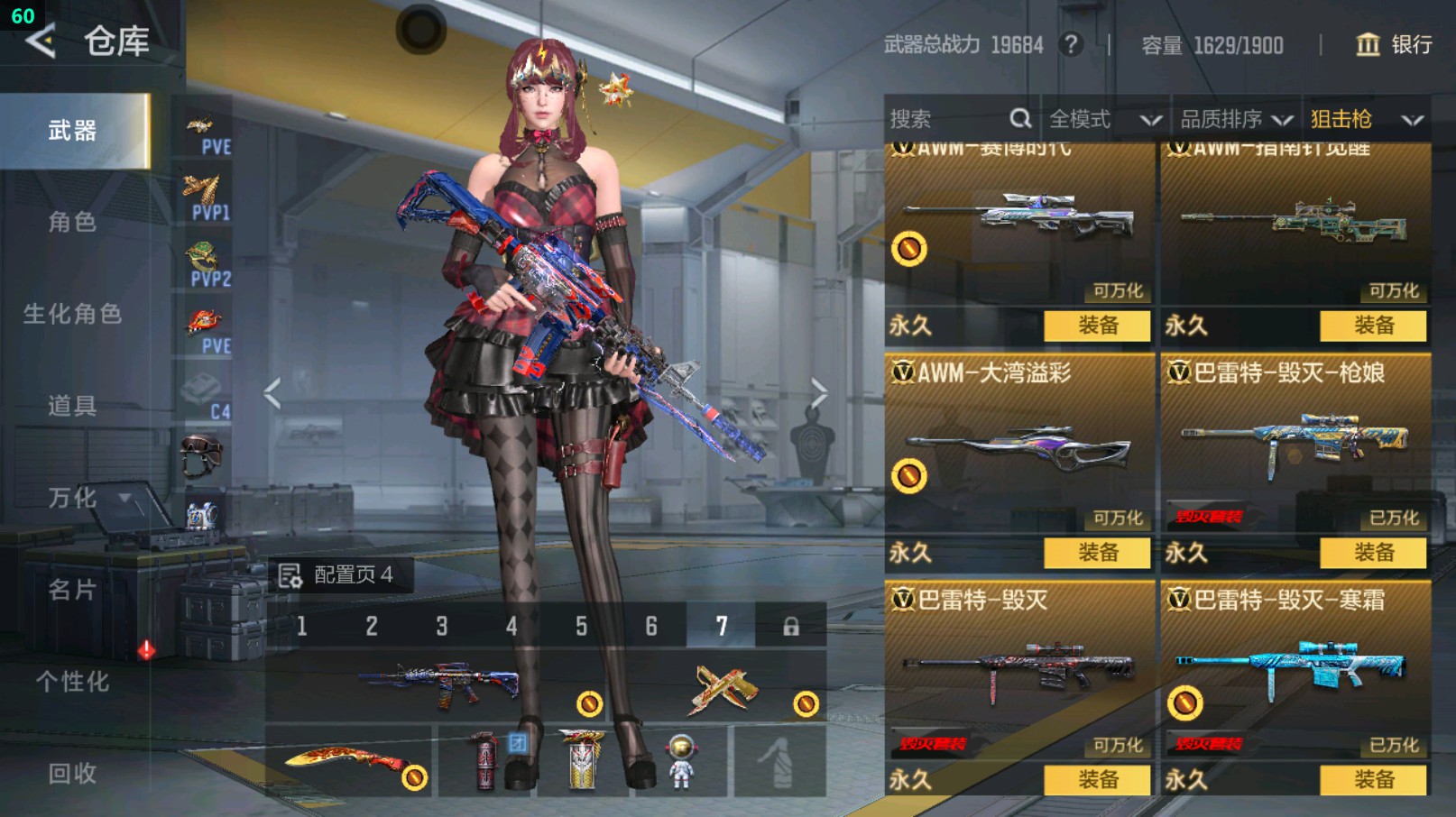The width and height of the screenshot is (1456, 817).
Task: Open the 品质排序 sorting dropdown
Action: [x=1236, y=119]
